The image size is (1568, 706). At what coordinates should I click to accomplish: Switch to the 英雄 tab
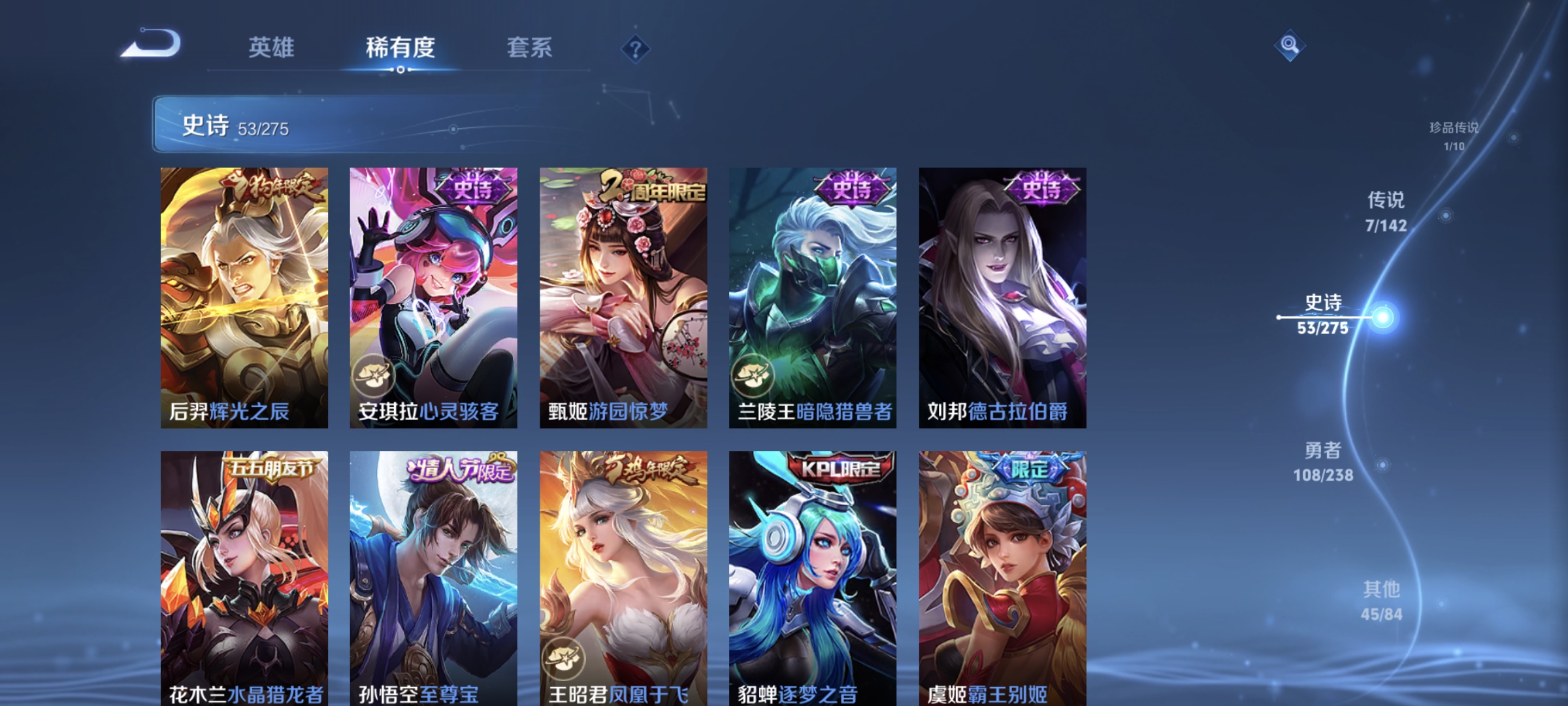click(x=272, y=47)
